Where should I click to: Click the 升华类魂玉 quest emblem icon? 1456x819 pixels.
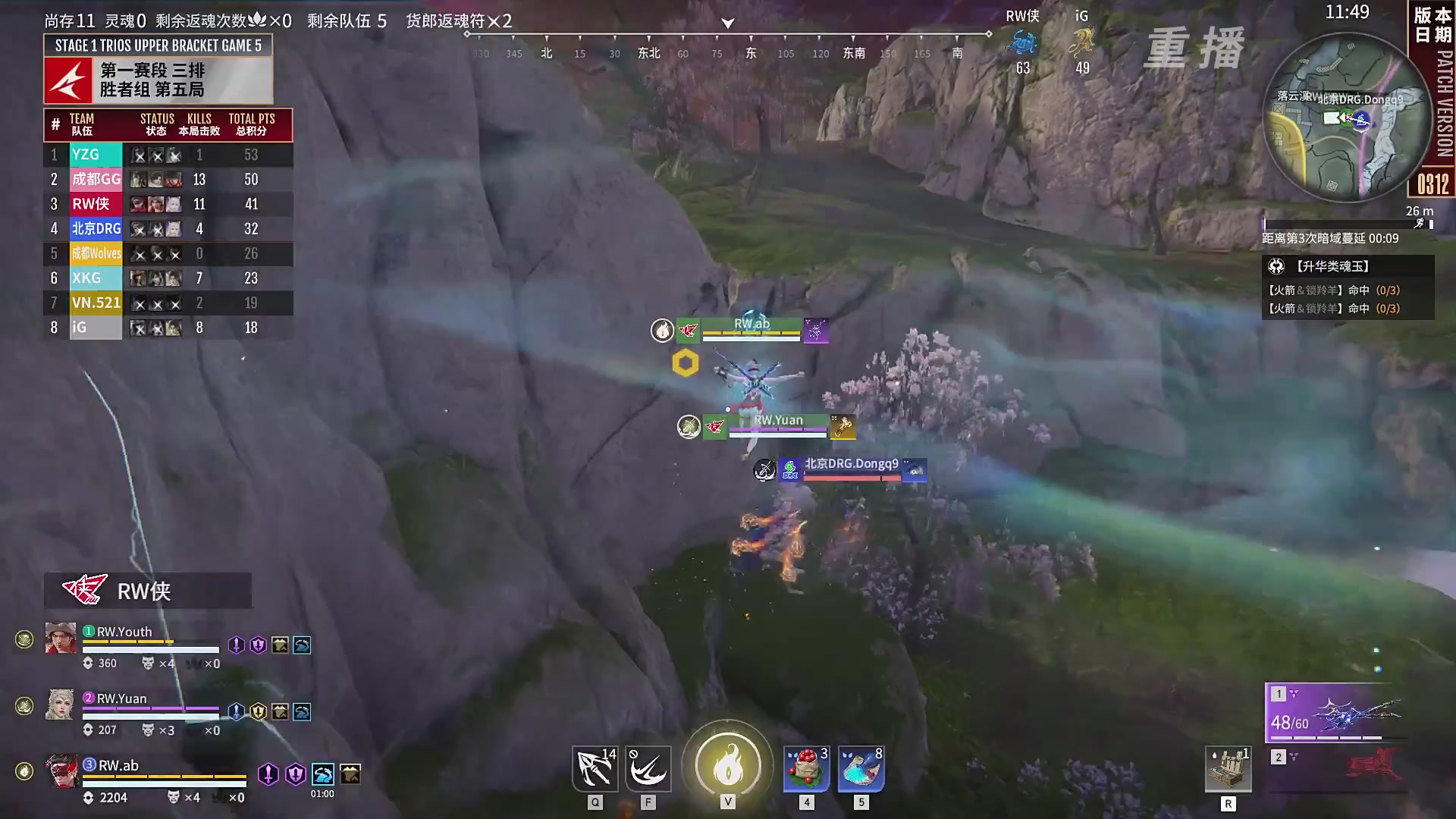click(1277, 266)
